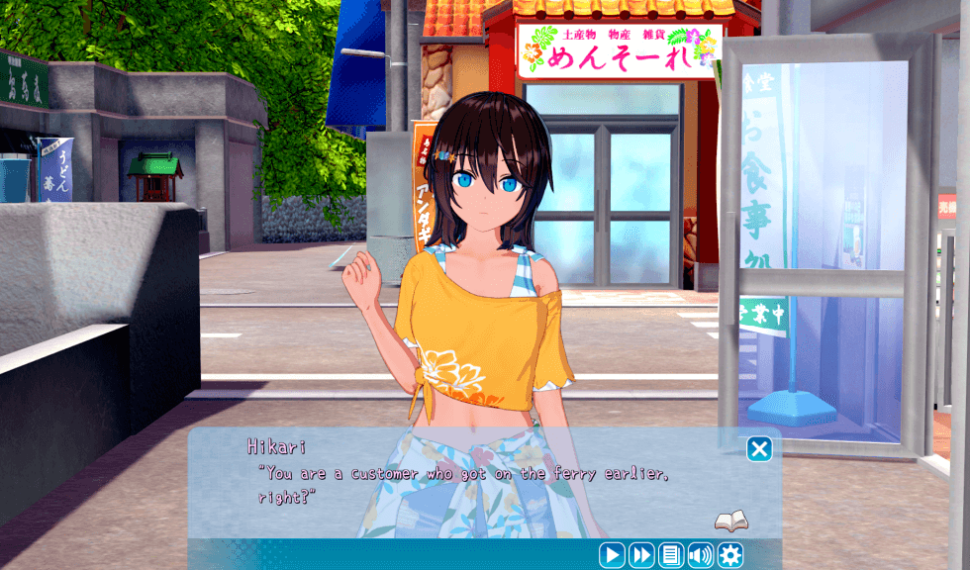Fast-forward dialogue with the double arrow button
The width and height of the screenshot is (970, 570).
point(641,555)
